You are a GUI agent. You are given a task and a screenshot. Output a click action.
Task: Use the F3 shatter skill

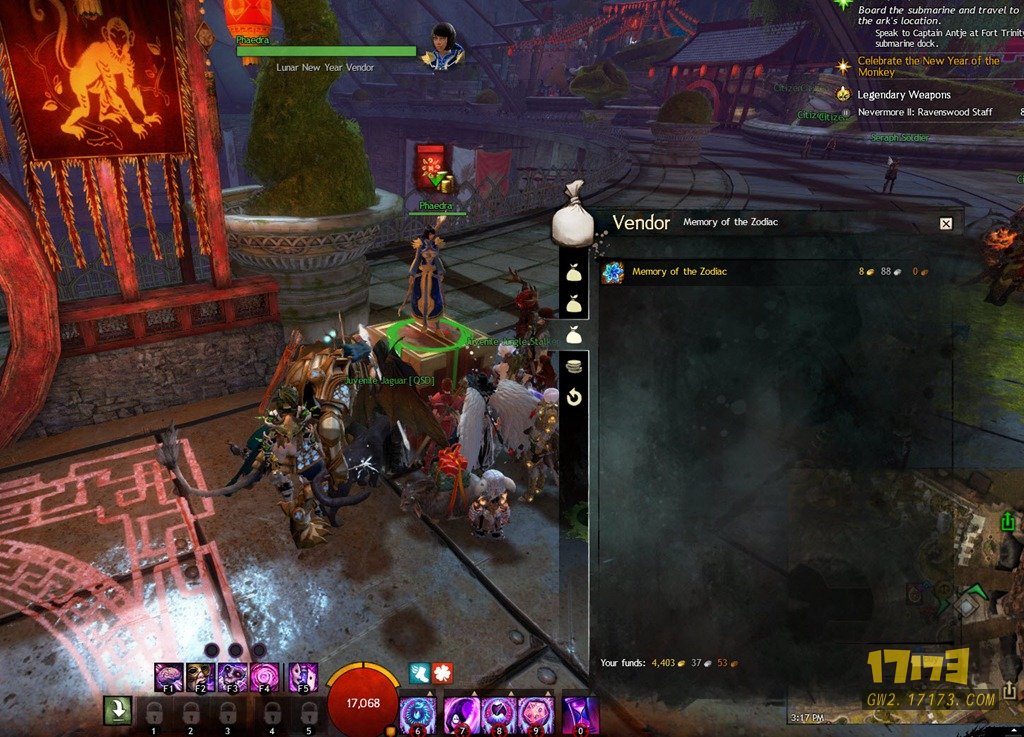click(x=233, y=677)
